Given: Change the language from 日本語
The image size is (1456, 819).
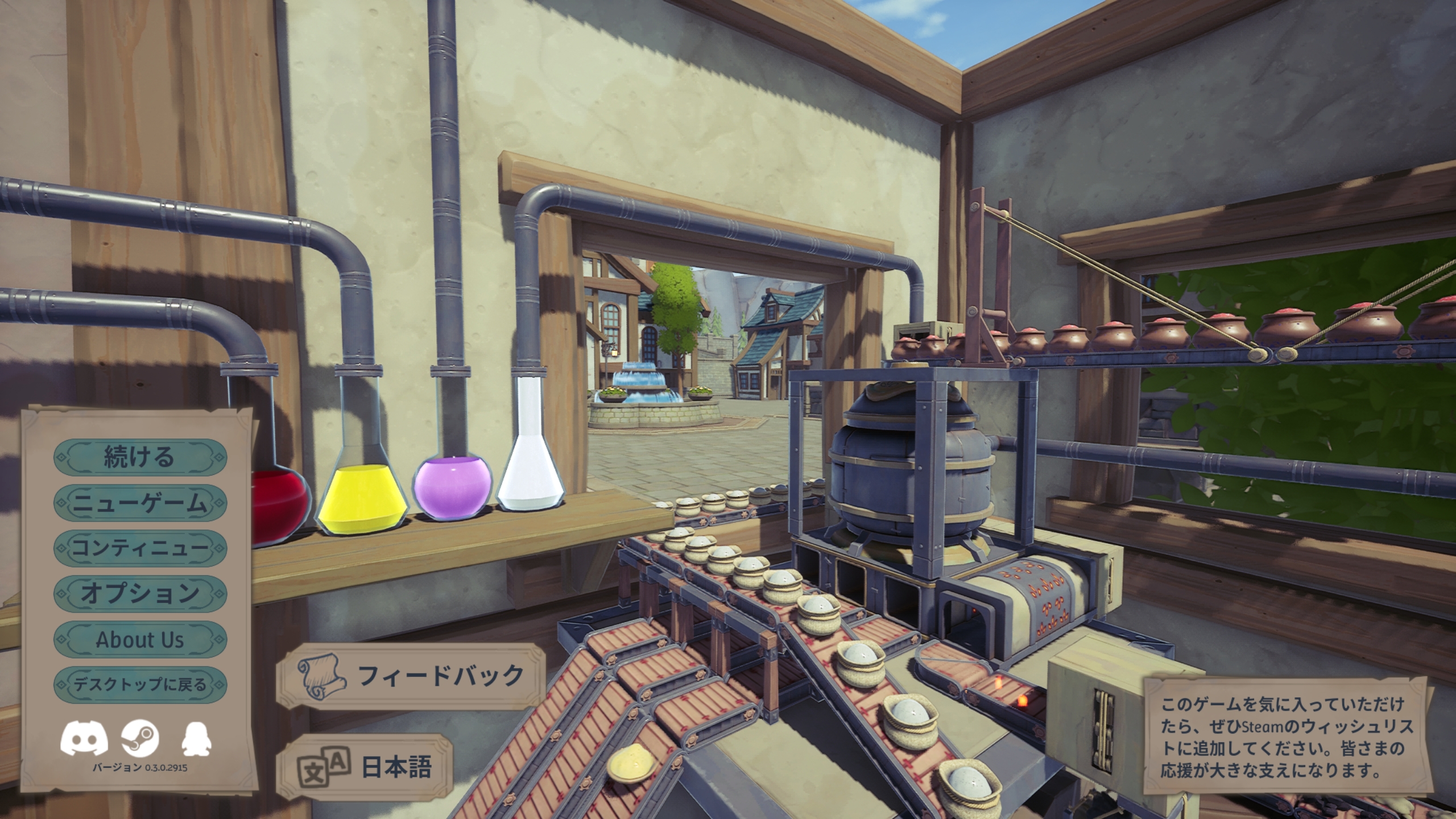Looking at the screenshot, I should [364, 767].
